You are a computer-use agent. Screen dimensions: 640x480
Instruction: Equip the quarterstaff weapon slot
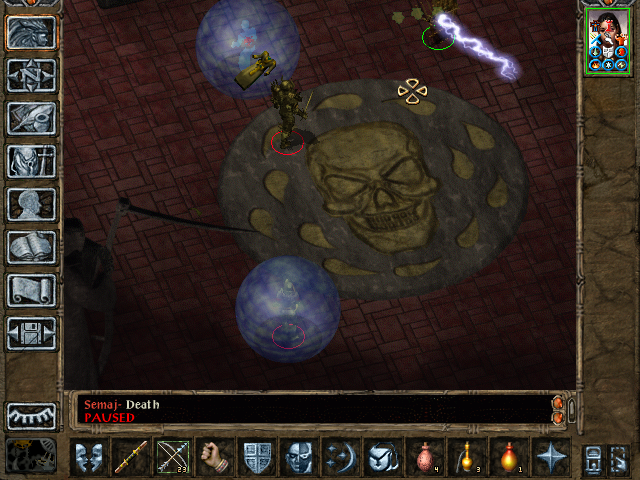coord(131,457)
